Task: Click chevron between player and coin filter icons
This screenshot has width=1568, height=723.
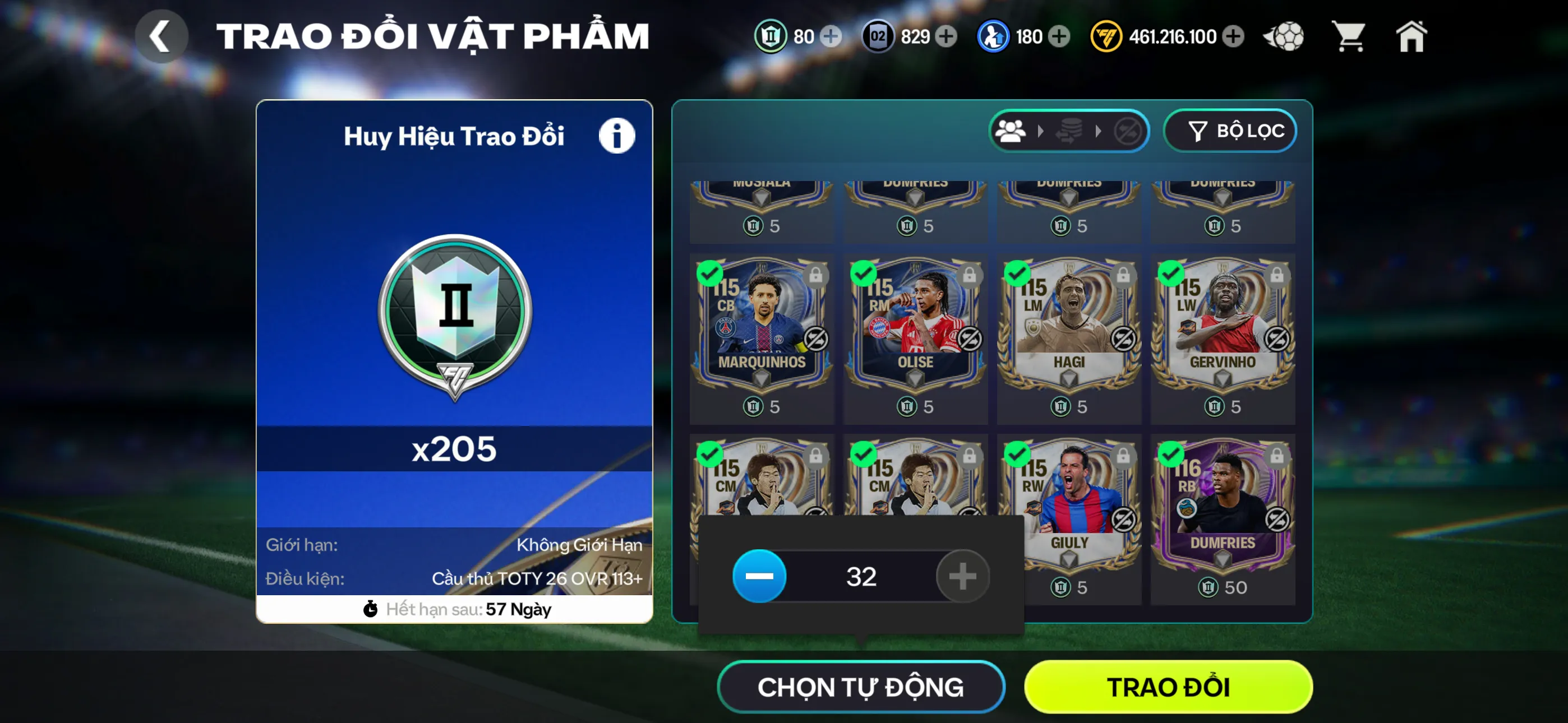Action: point(1042,129)
